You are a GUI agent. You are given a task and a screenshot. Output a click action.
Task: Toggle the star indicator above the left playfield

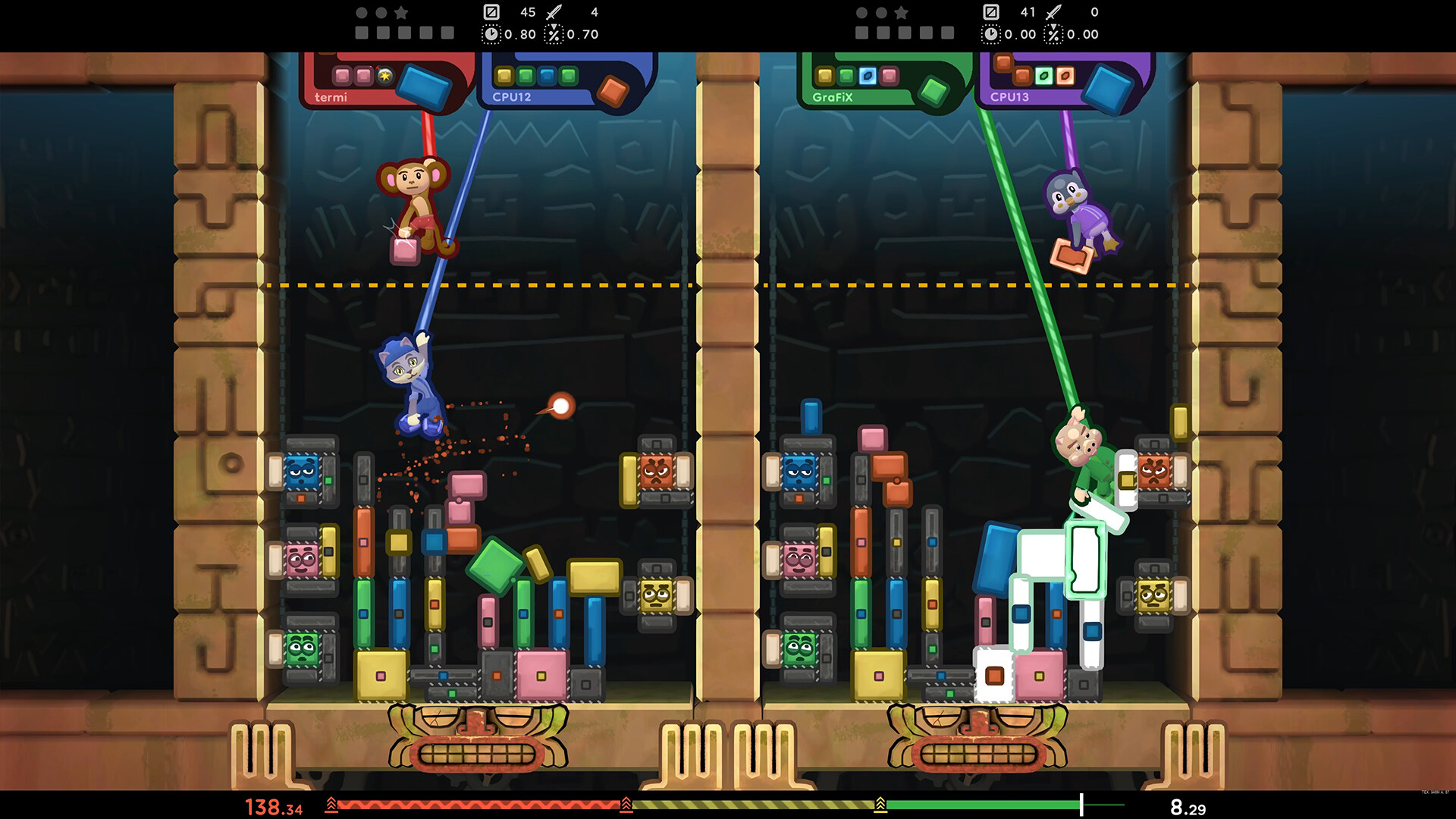[x=402, y=13]
